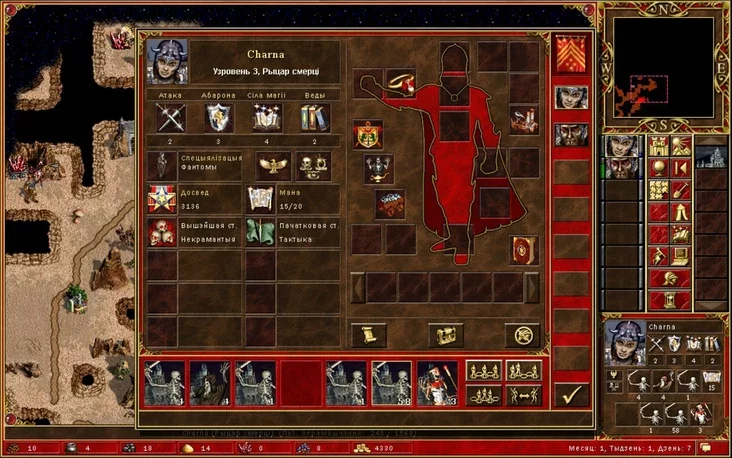Dismiss the hero Charna
The width and height of the screenshot is (732, 458).
pyautogui.click(x=522, y=336)
